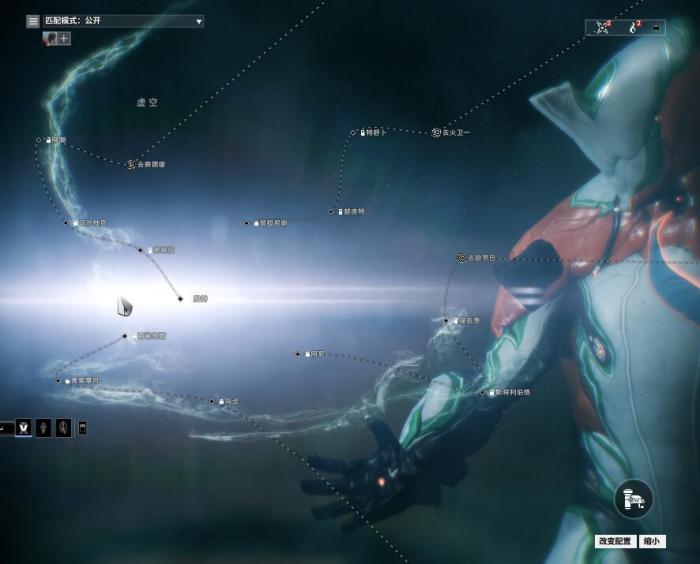Click the 改变配置 button
Image resolution: width=700 pixels, height=564 pixels.
616,541
